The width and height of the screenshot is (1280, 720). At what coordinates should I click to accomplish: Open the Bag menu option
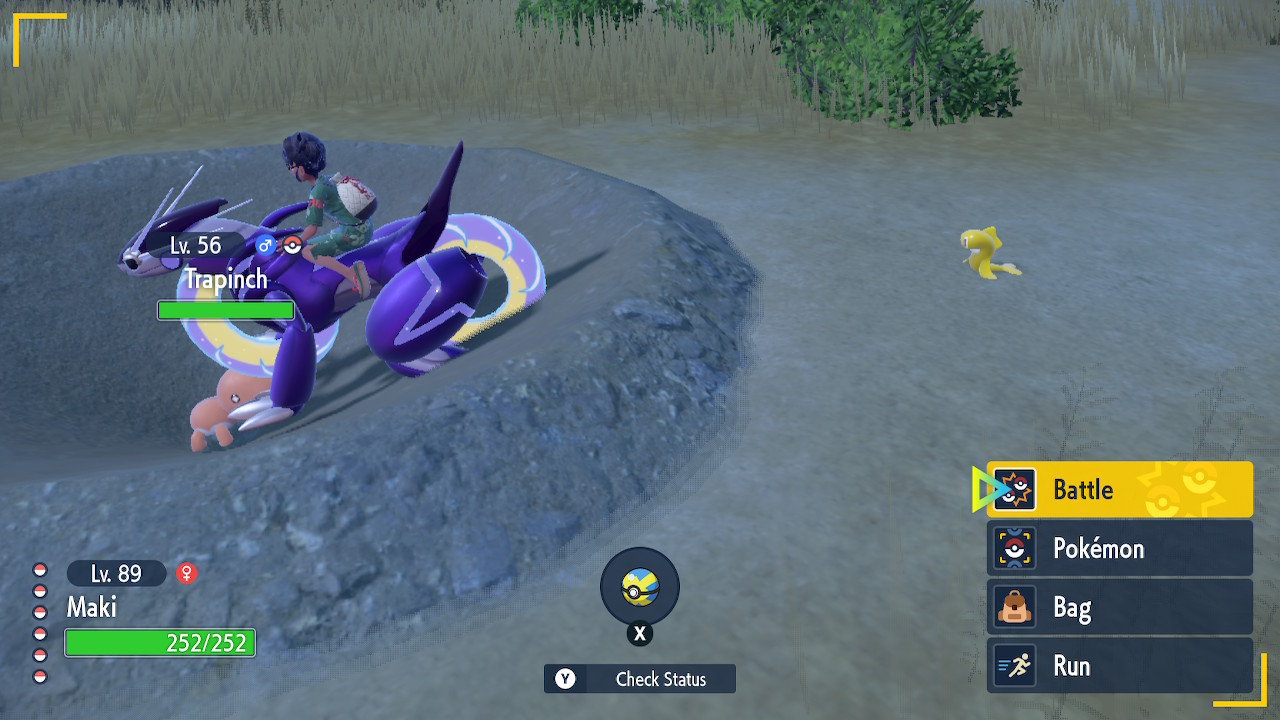1119,608
